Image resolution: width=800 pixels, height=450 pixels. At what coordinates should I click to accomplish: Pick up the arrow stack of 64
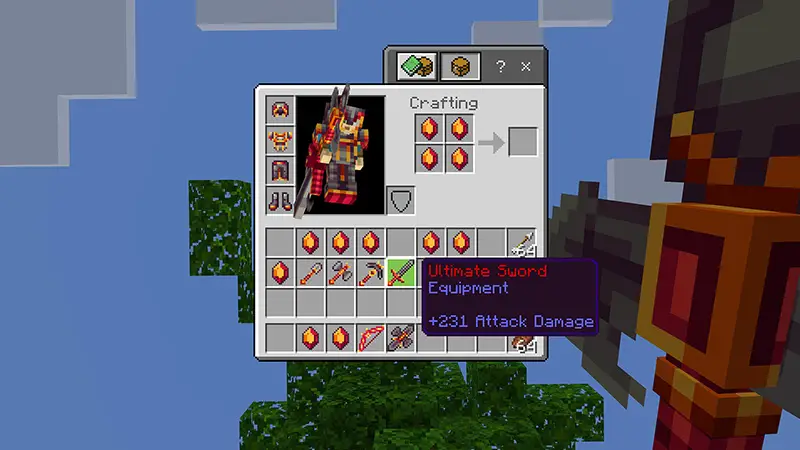[x=522, y=242]
